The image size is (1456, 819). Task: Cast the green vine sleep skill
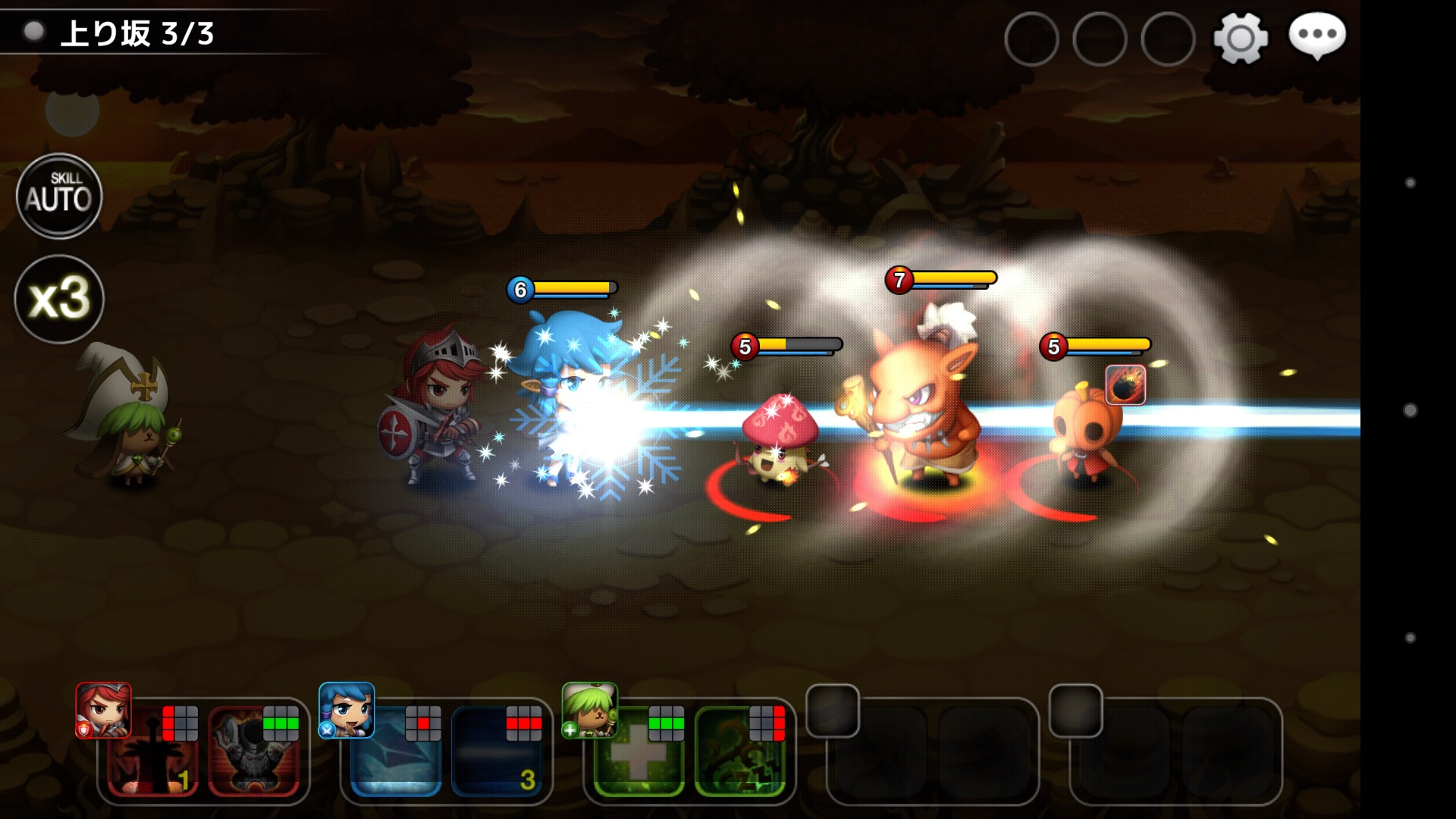pos(740,752)
